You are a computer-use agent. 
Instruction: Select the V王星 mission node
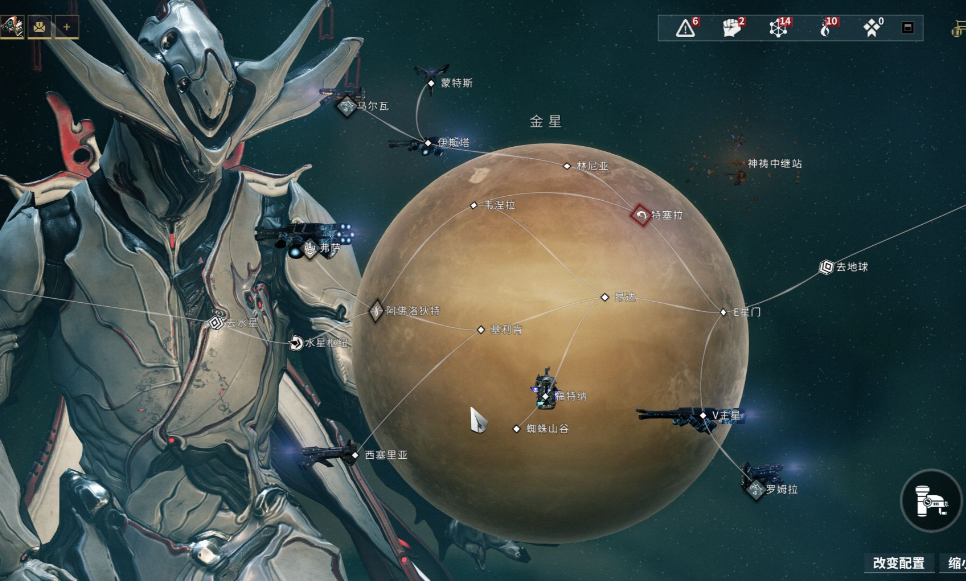[x=705, y=415]
